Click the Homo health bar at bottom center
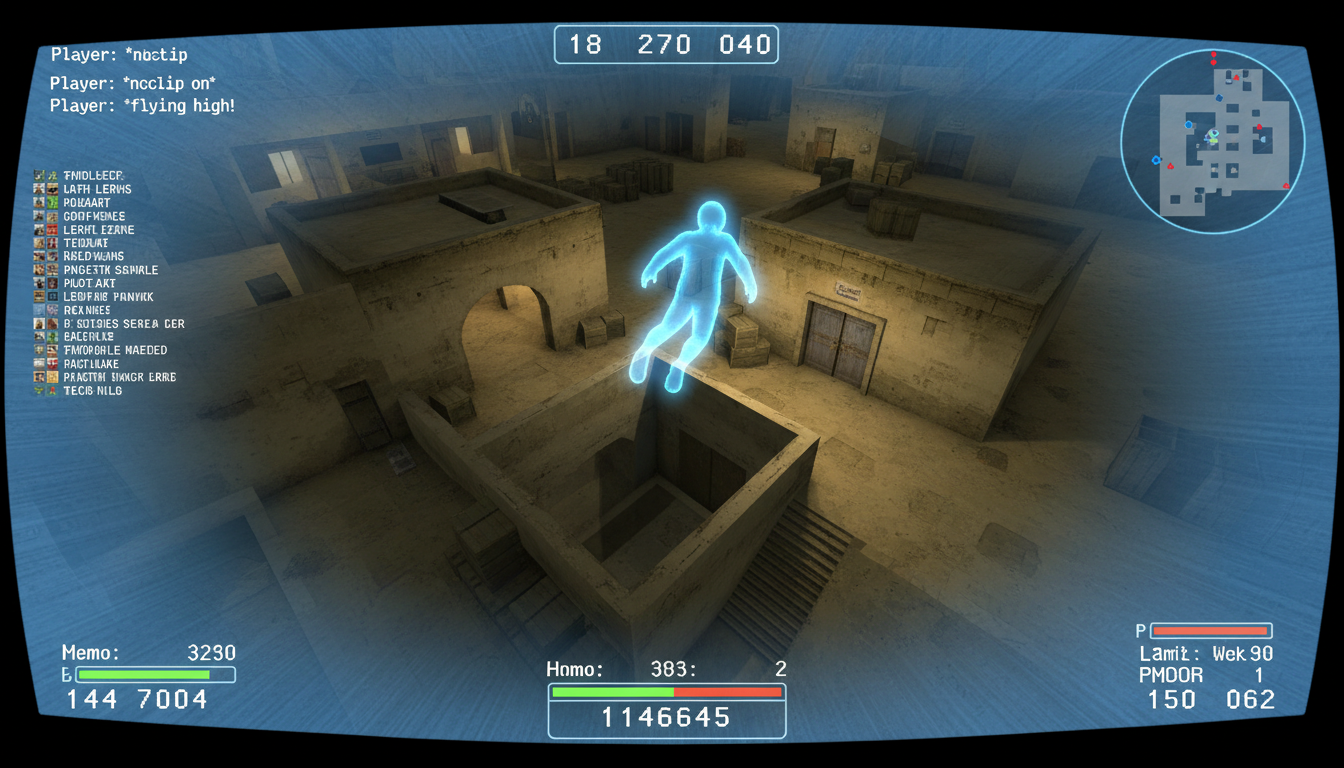Viewport: 1344px width, 768px height. pos(666,690)
